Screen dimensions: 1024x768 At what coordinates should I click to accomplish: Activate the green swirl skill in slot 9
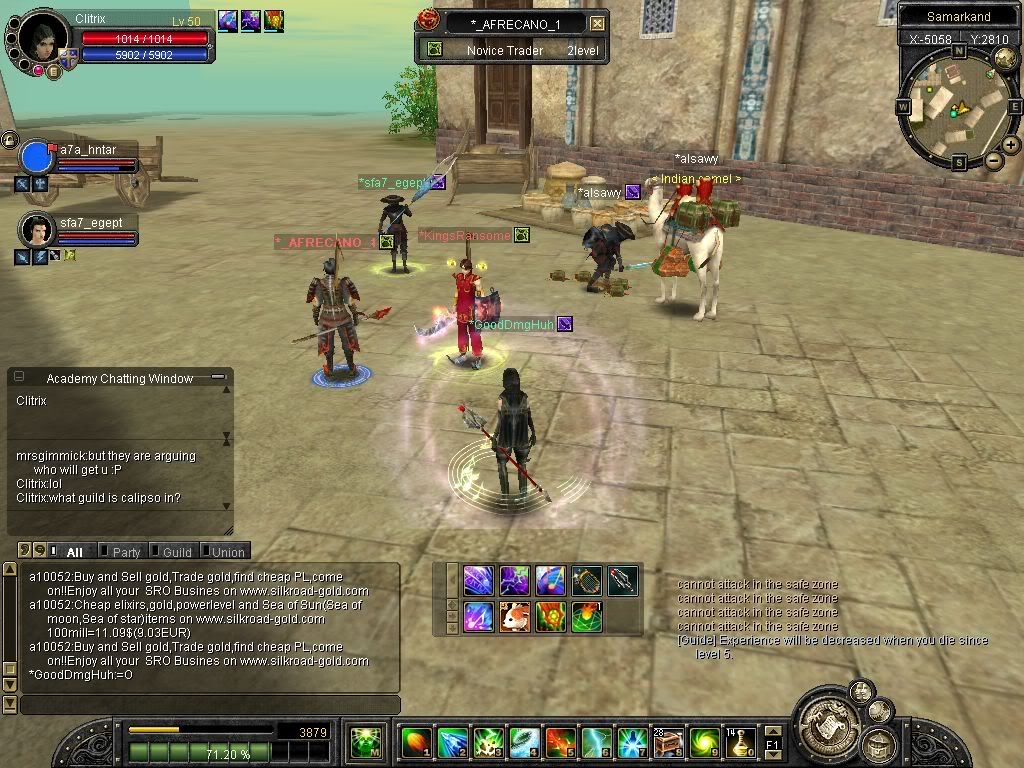705,743
